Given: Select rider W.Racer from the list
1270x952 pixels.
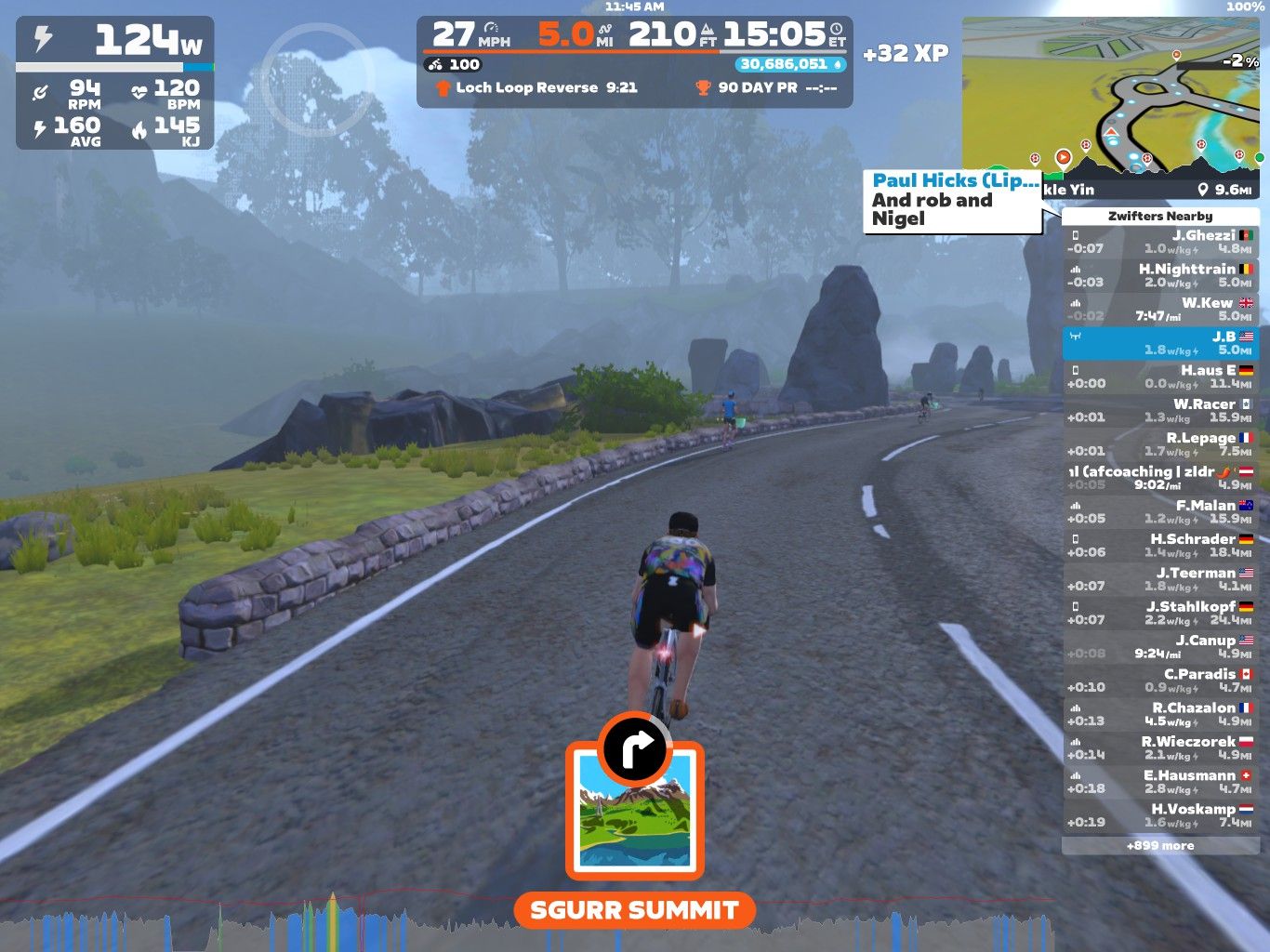Looking at the screenshot, I should [1160, 410].
